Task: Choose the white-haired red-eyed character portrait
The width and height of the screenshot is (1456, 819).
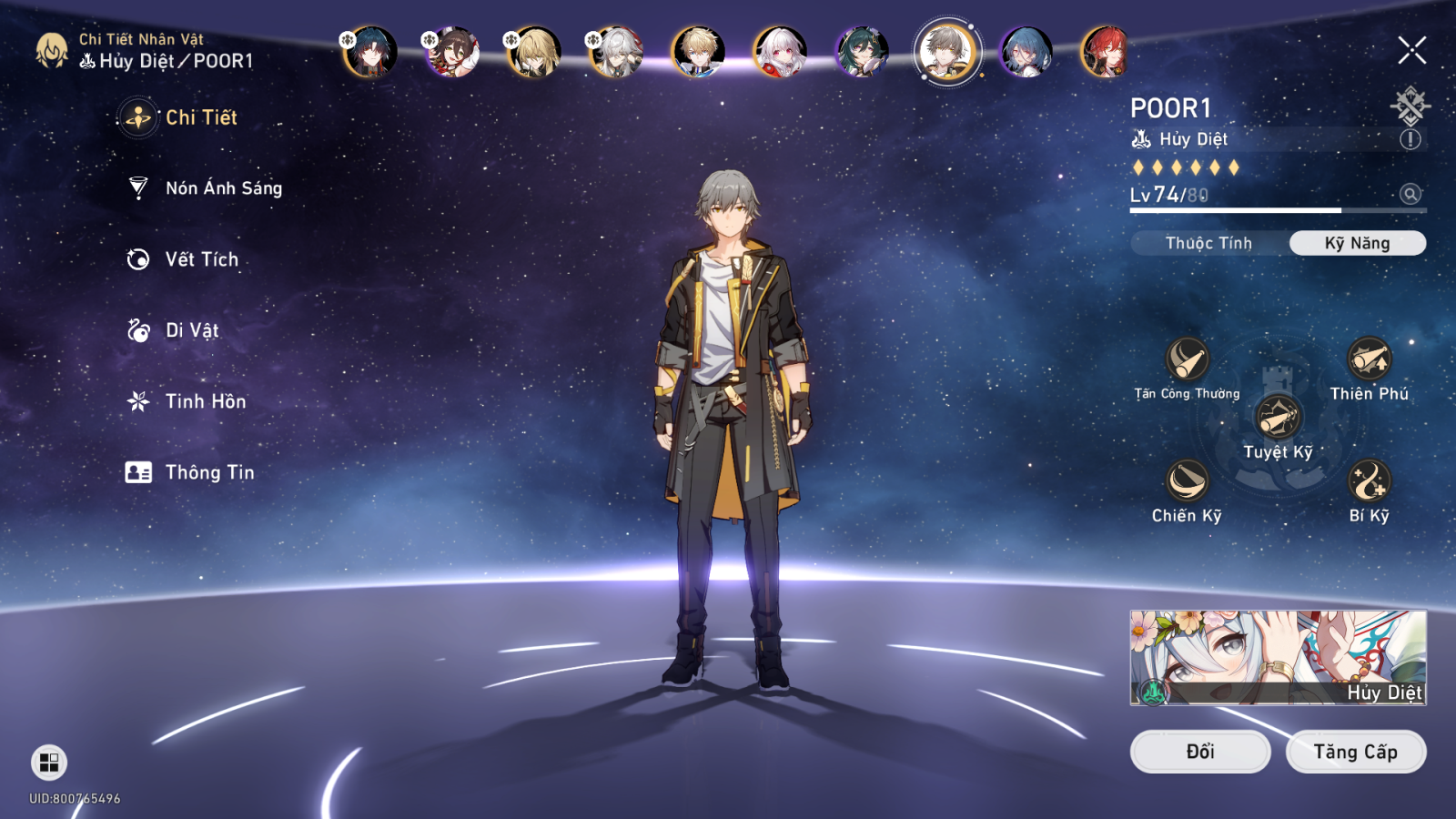Action: 780,51
